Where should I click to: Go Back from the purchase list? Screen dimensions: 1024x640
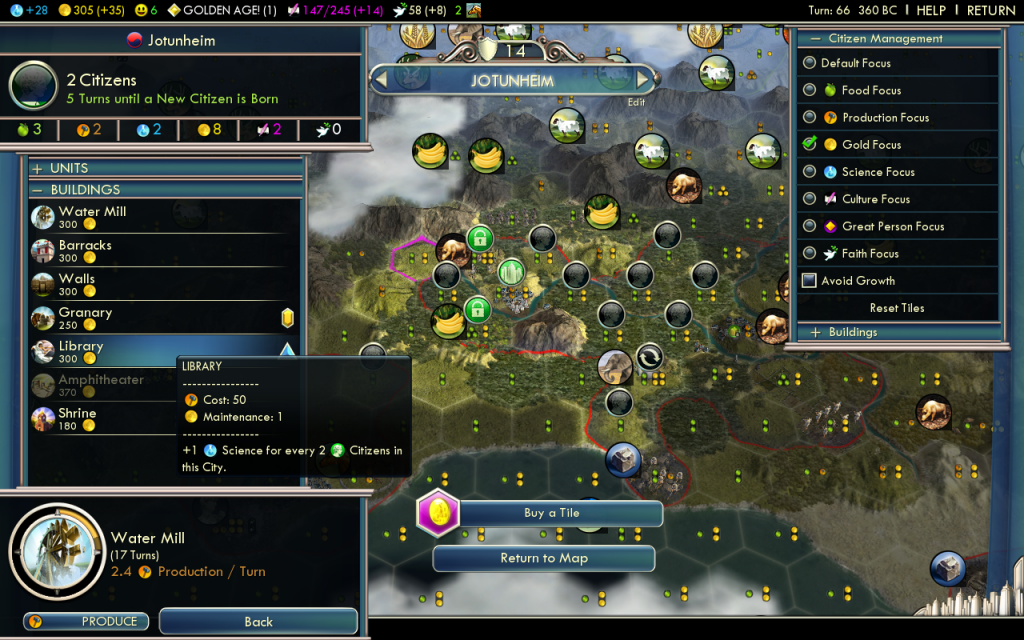coord(258,621)
